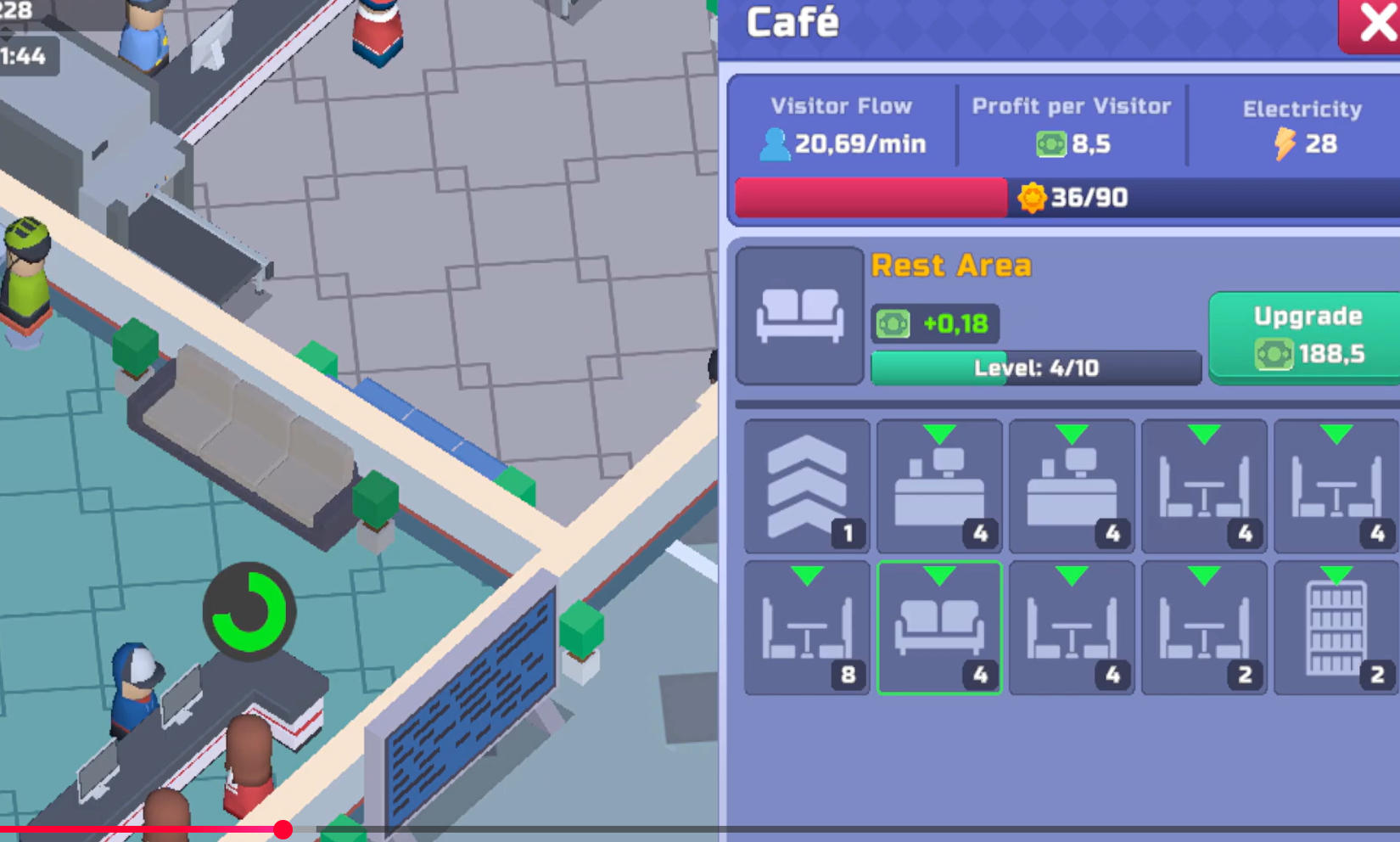This screenshot has width=1400, height=842.
Task: Select the booth table icon showing quantity 8
Action: click(x=805, y=628)
